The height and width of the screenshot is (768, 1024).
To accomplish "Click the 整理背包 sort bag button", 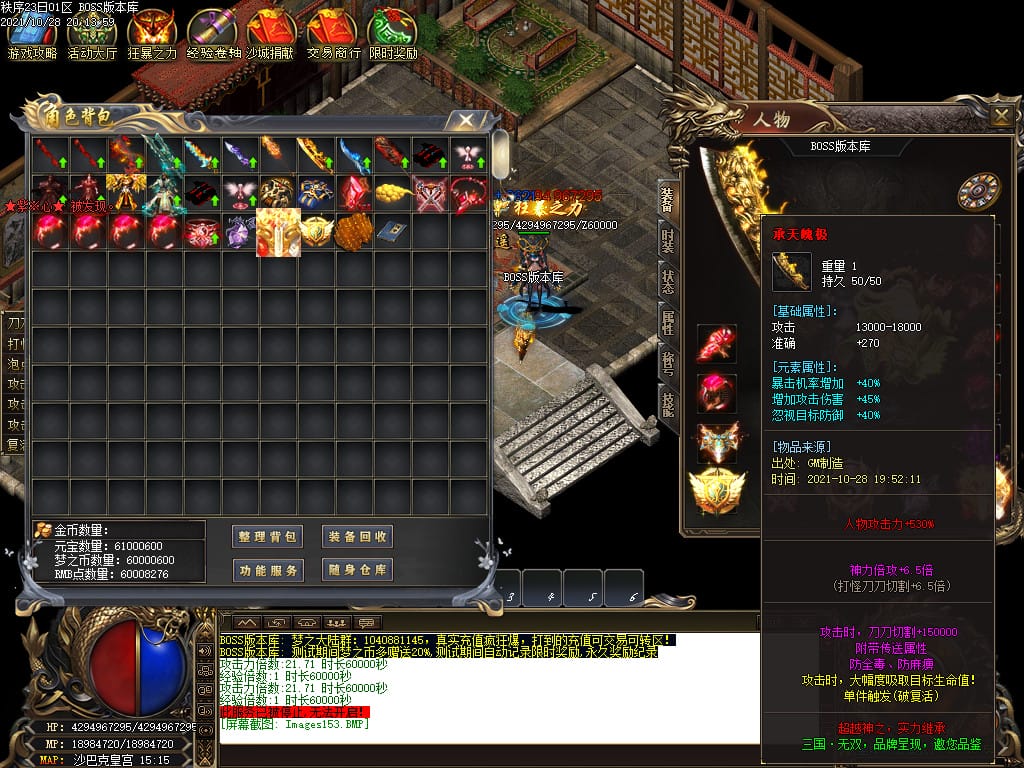I will [x=267, y=536].
